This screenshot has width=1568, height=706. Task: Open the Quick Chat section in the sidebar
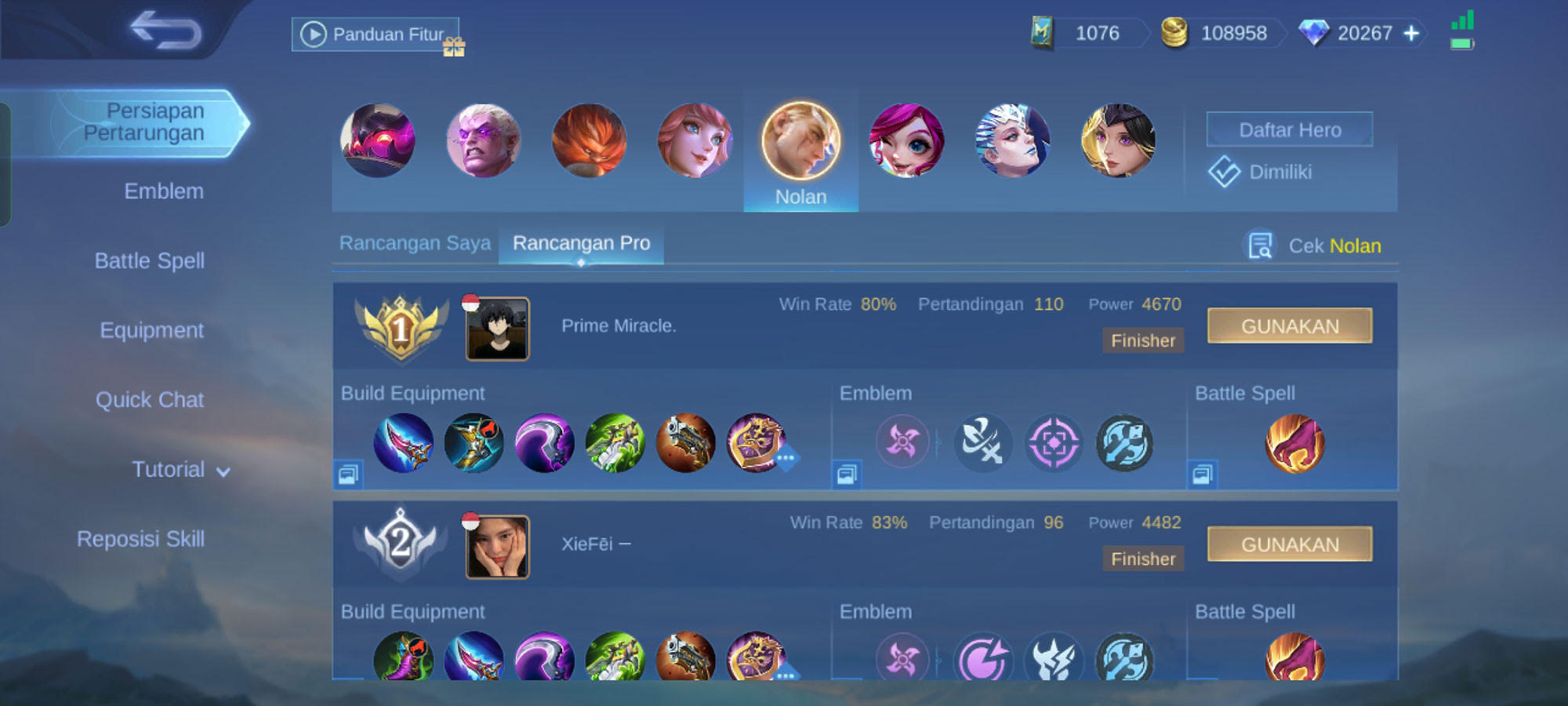coord(151,399)
